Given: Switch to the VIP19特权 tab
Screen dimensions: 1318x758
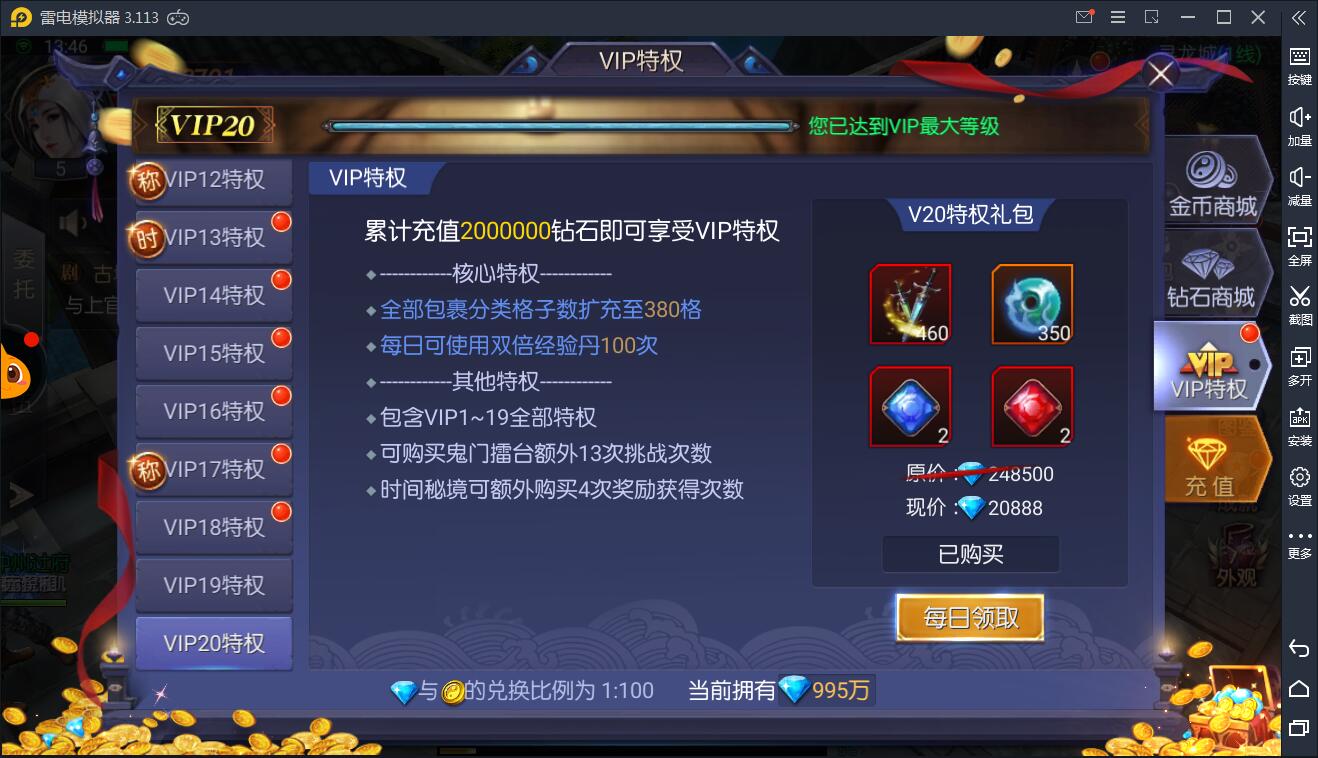Looking at the screenshot, I should pyautogui.click(x=213, y=585).
